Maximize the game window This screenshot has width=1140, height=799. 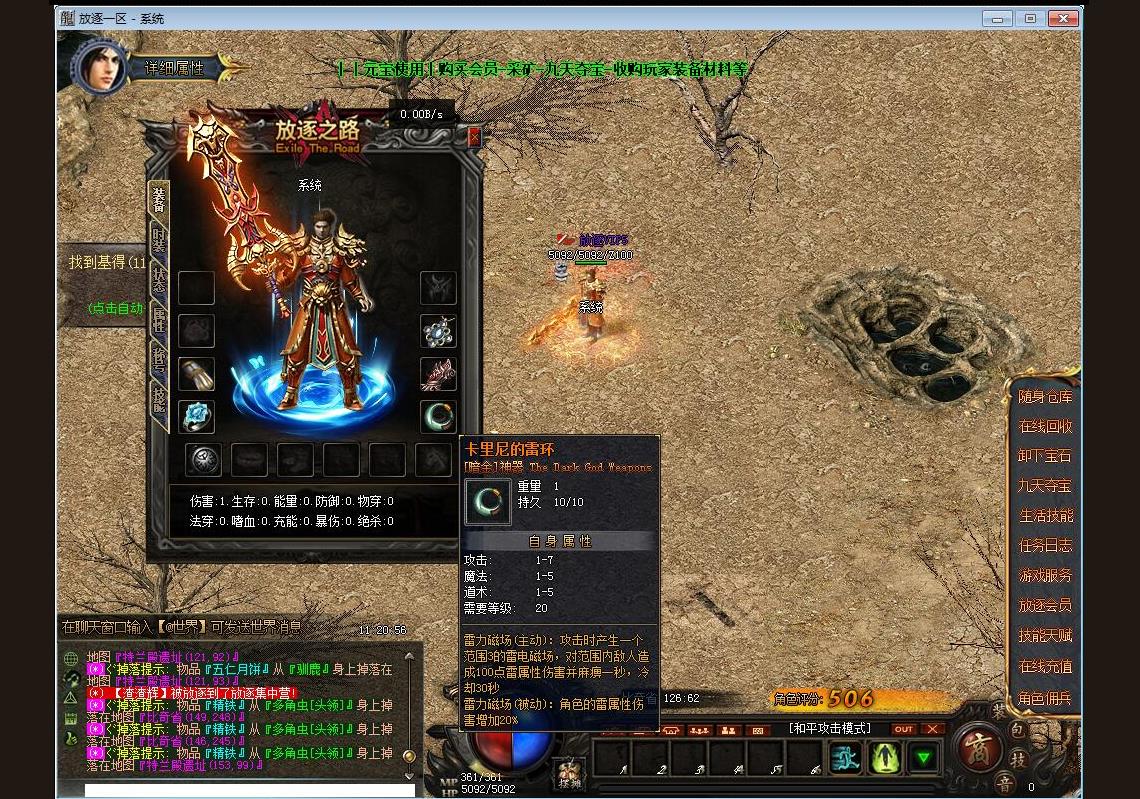[x=1030, y=18]
